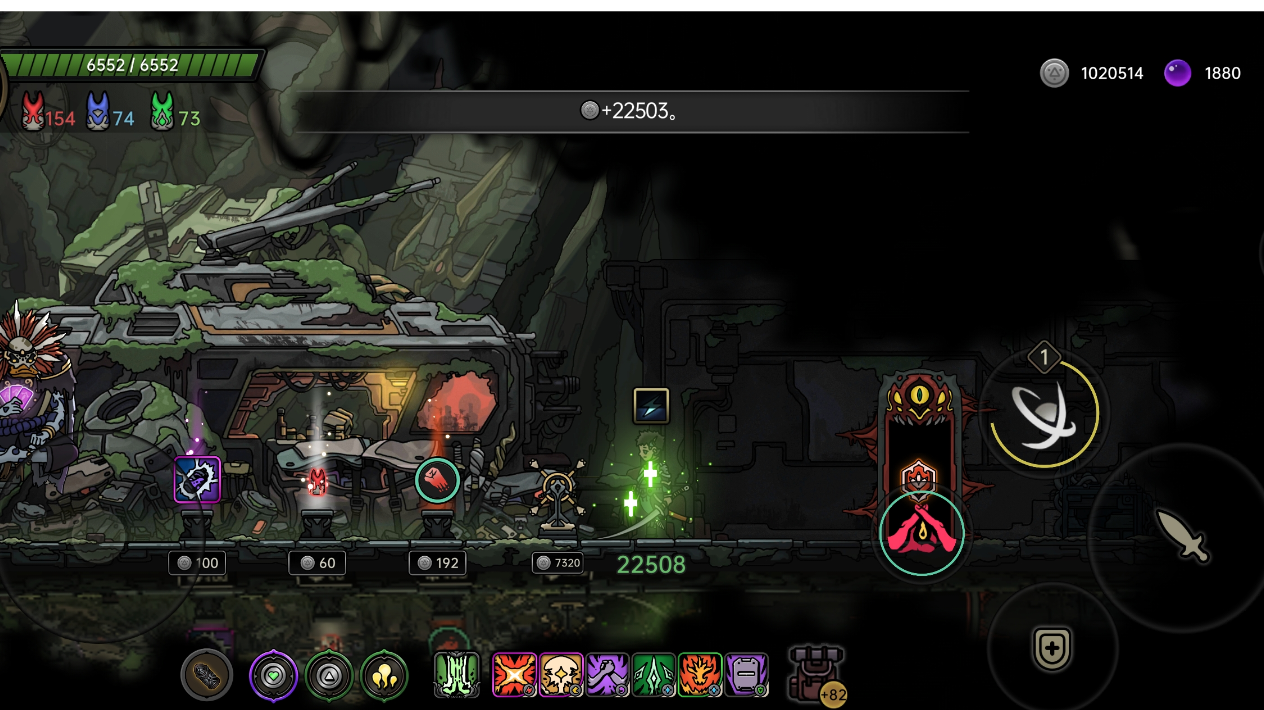Select the grey triangle coin orb
1264x710 pixels.
[x=329, y=676]
